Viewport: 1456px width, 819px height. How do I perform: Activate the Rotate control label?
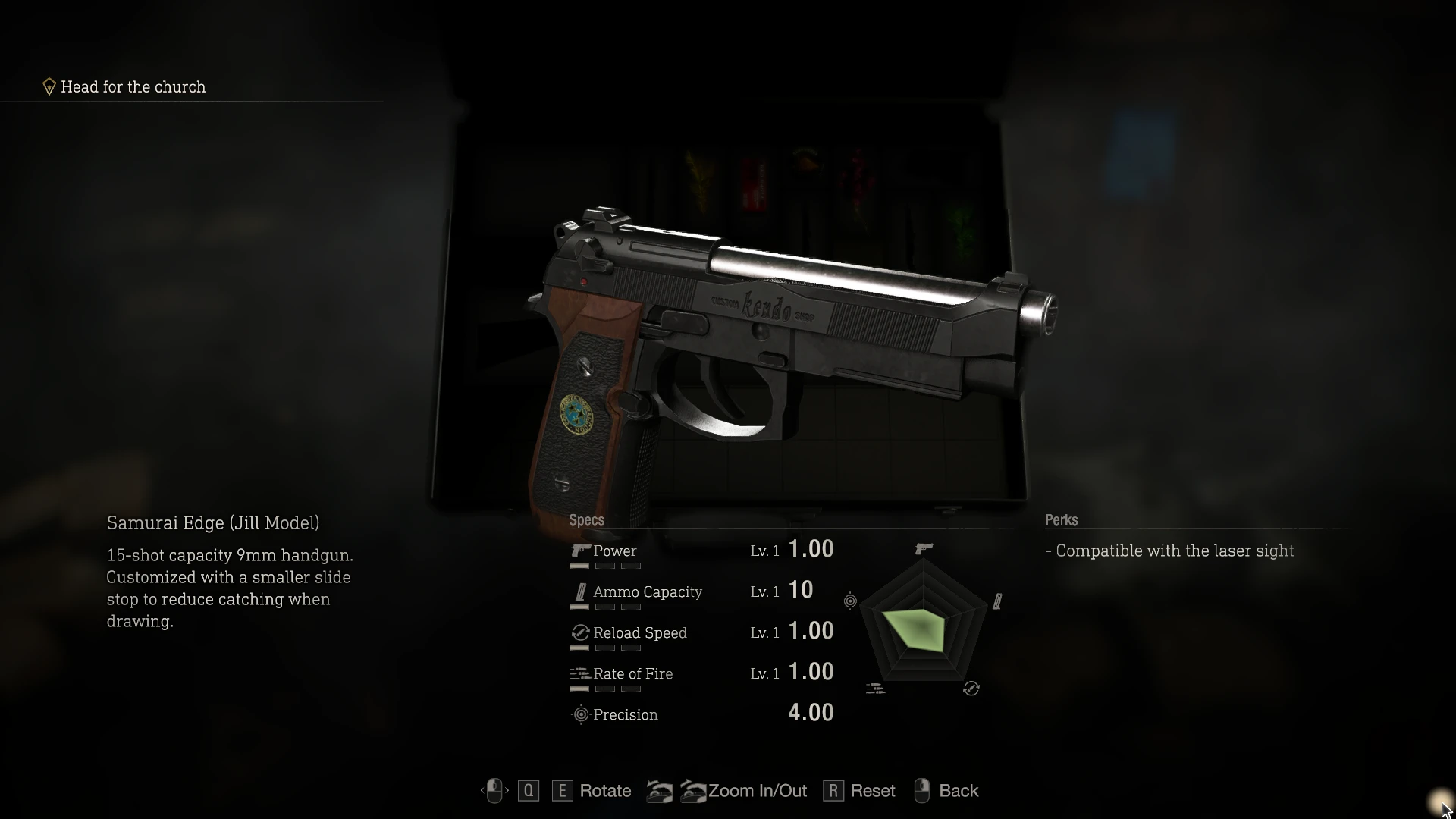[x=605, y=791]
